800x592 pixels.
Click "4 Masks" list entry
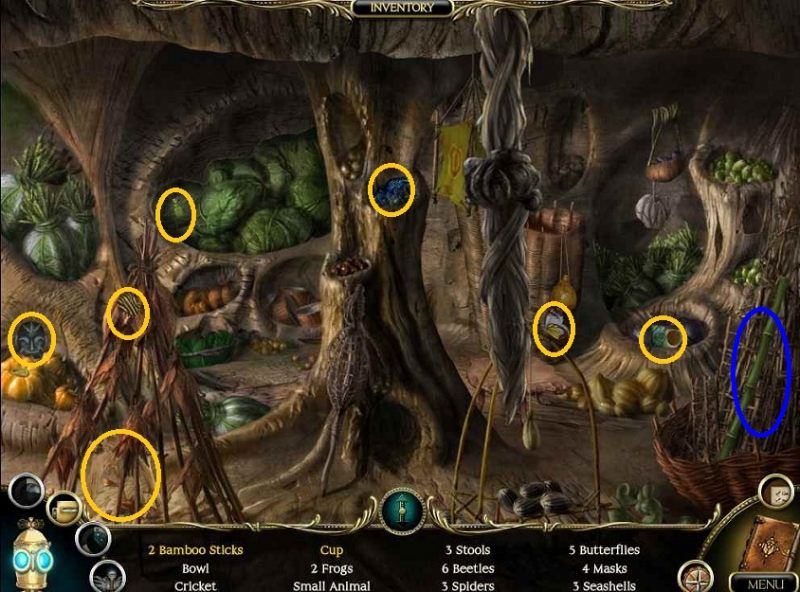coord(603,568)
